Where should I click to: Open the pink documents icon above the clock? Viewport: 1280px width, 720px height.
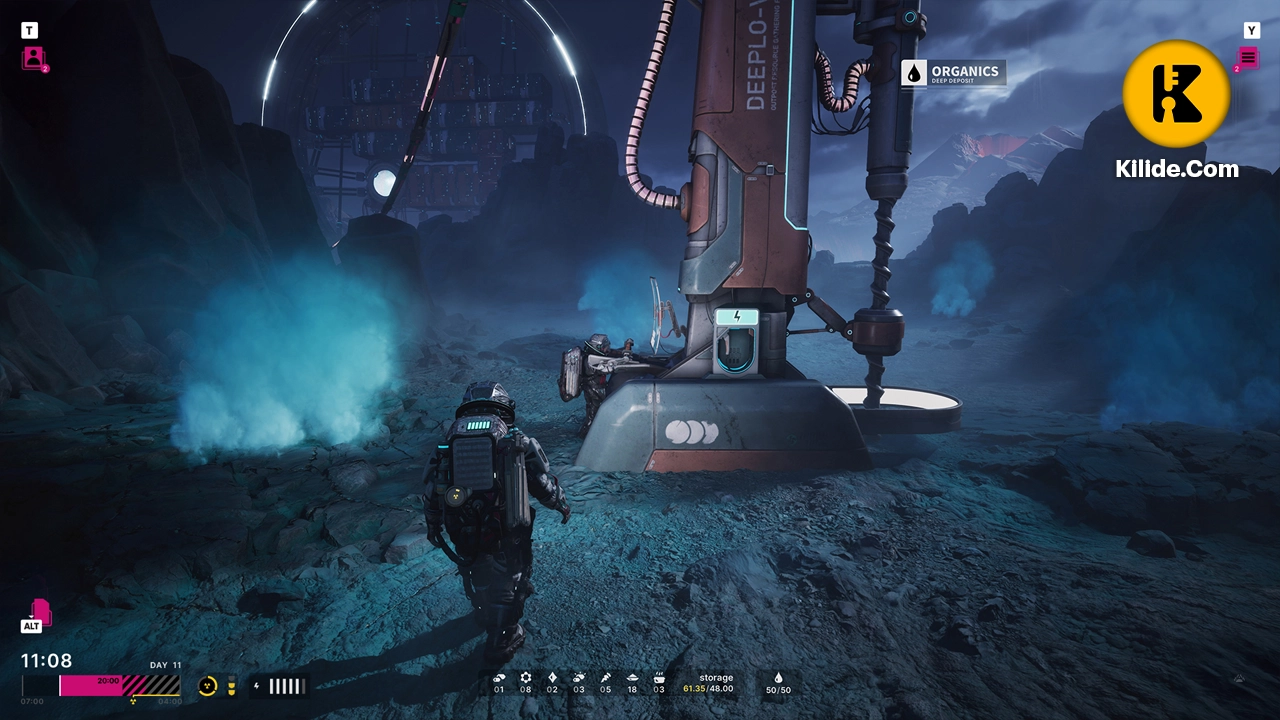41,611
